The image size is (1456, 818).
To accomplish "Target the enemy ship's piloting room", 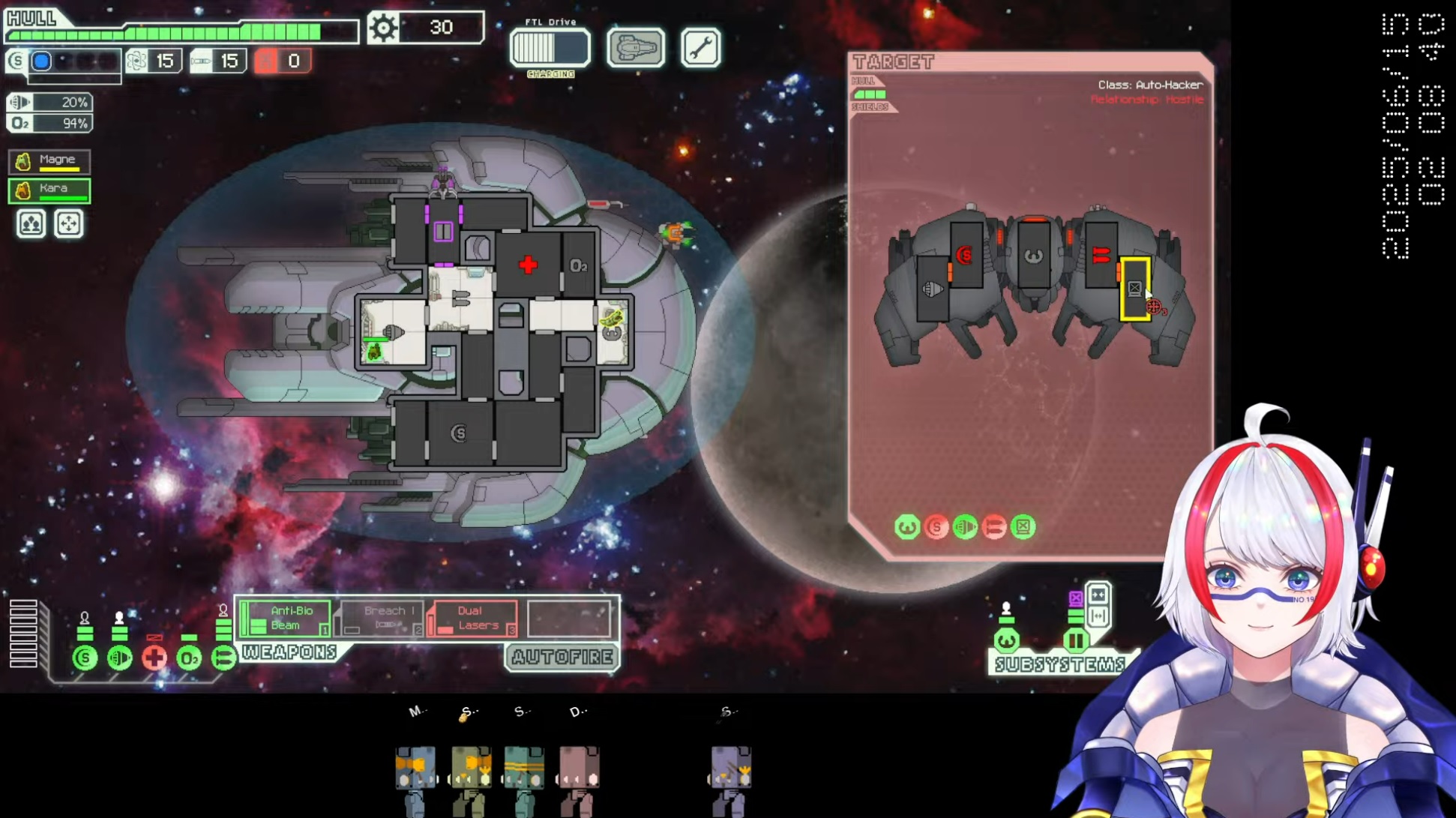I will [x=1033, y=256].
